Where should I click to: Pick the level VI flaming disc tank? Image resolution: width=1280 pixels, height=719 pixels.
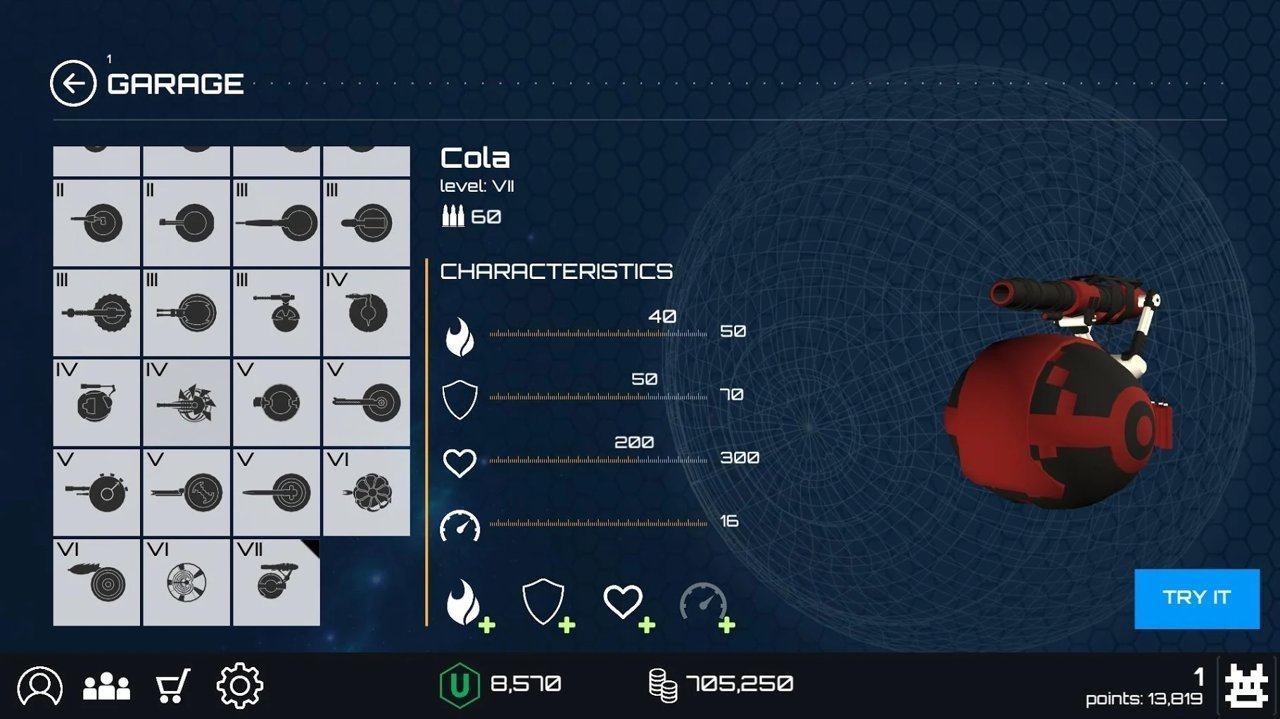coord(96,582)
